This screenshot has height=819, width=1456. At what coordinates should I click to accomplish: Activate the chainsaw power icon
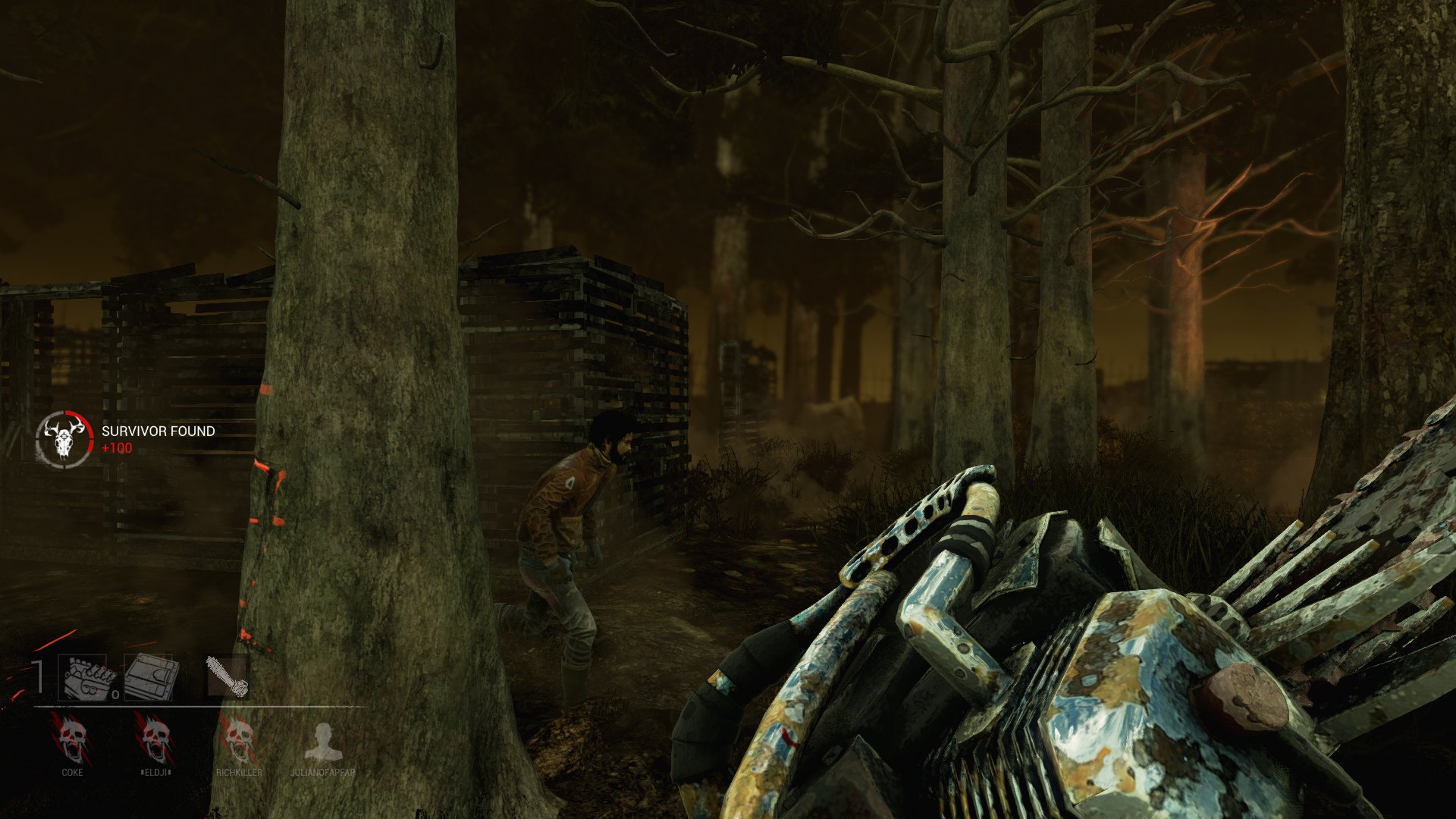227,676
